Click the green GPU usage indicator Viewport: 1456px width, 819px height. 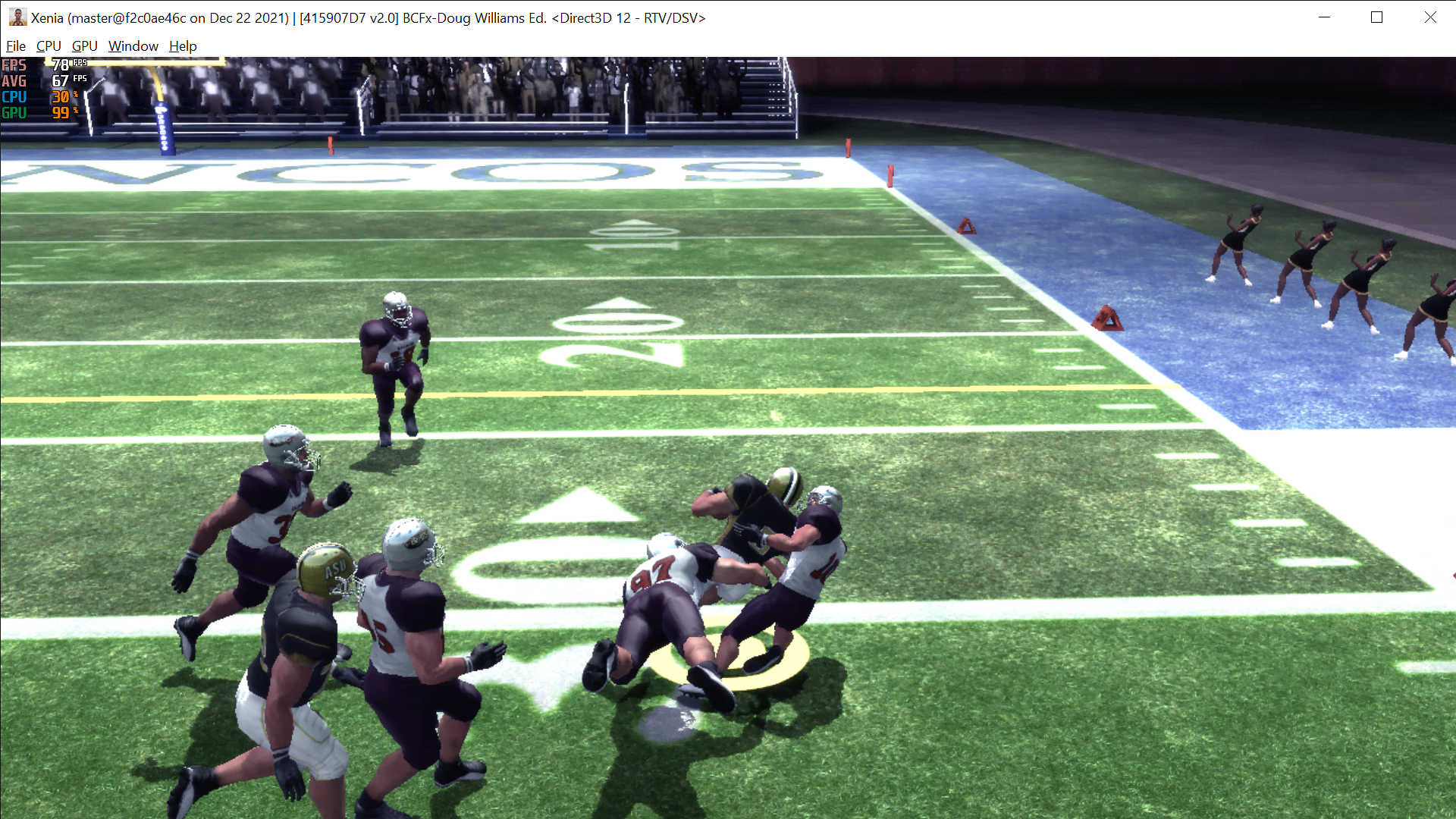pyautogui.click(x=14, y=112)
